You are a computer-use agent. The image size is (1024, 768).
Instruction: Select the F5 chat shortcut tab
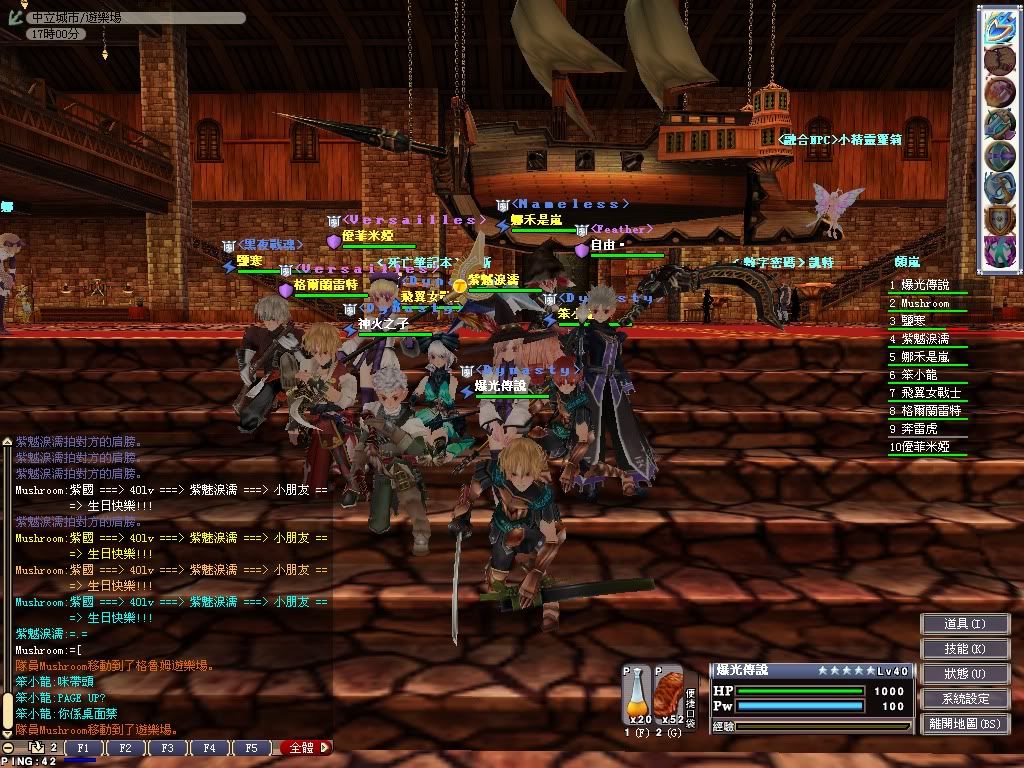coord(251,747)
